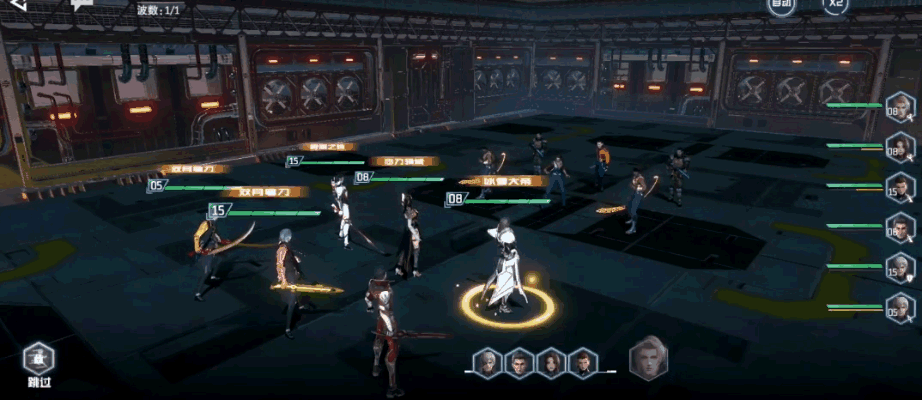Change battle speed with the x2 button

pos(836,5)
